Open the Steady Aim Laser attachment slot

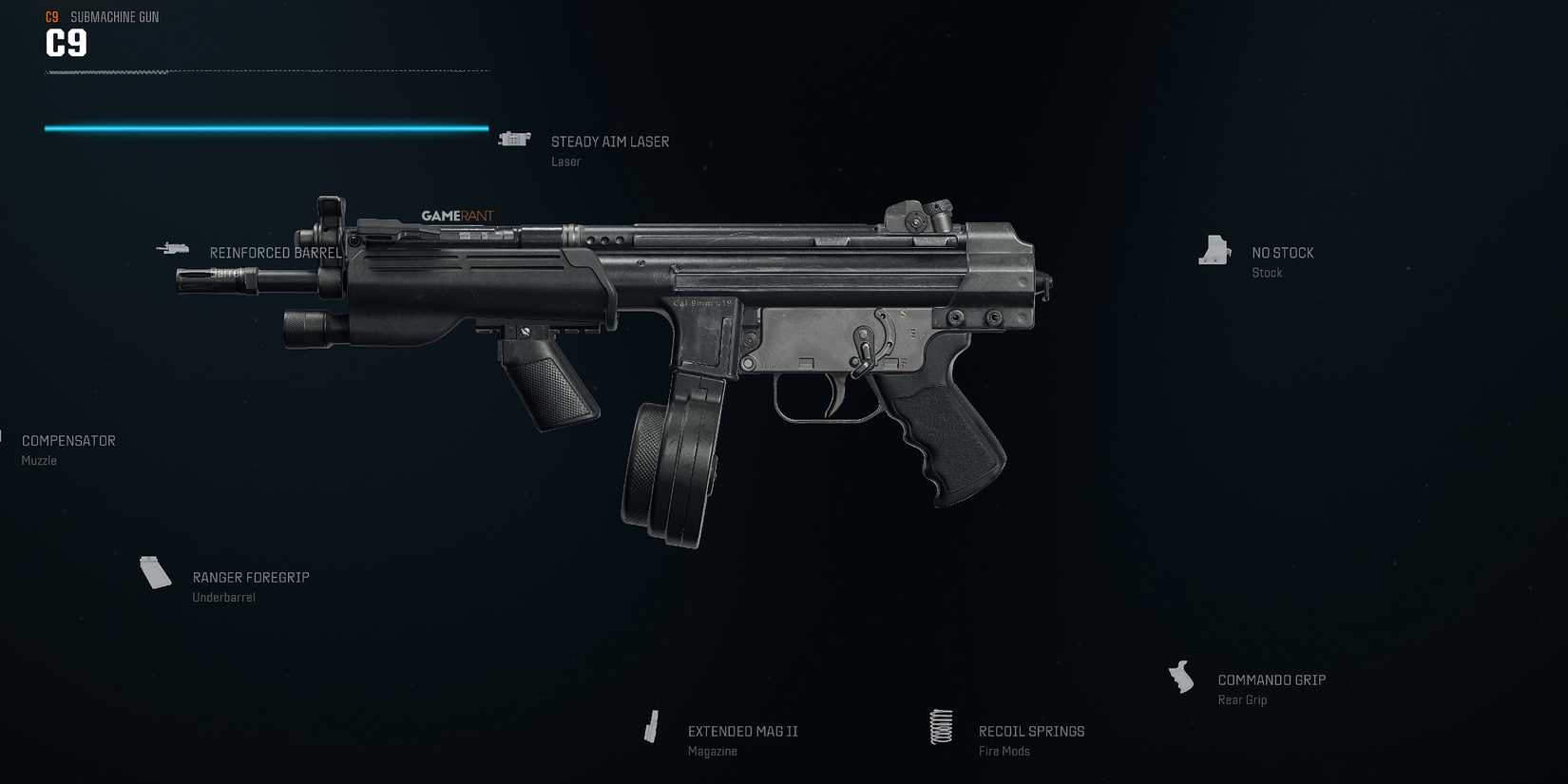(609, 141)
